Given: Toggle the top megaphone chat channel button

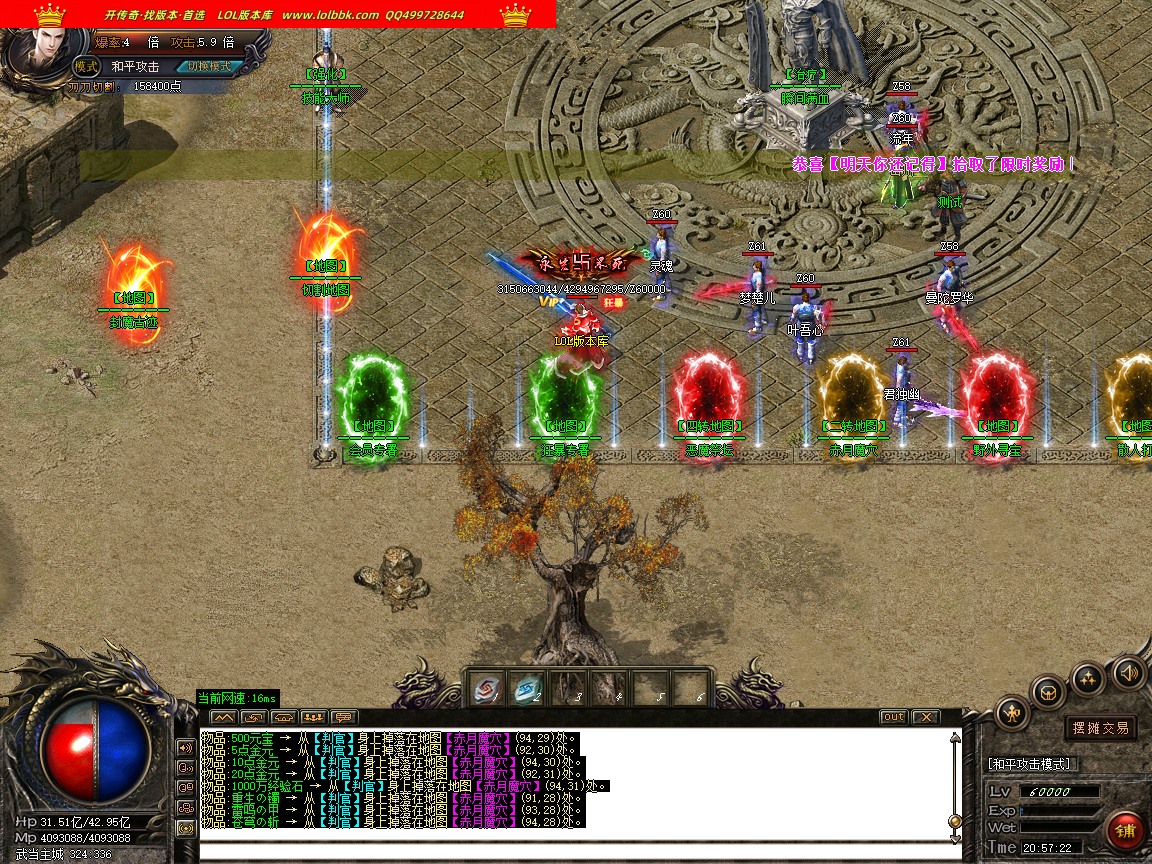Looking at the screenshot, I should [x=185, y=747].
